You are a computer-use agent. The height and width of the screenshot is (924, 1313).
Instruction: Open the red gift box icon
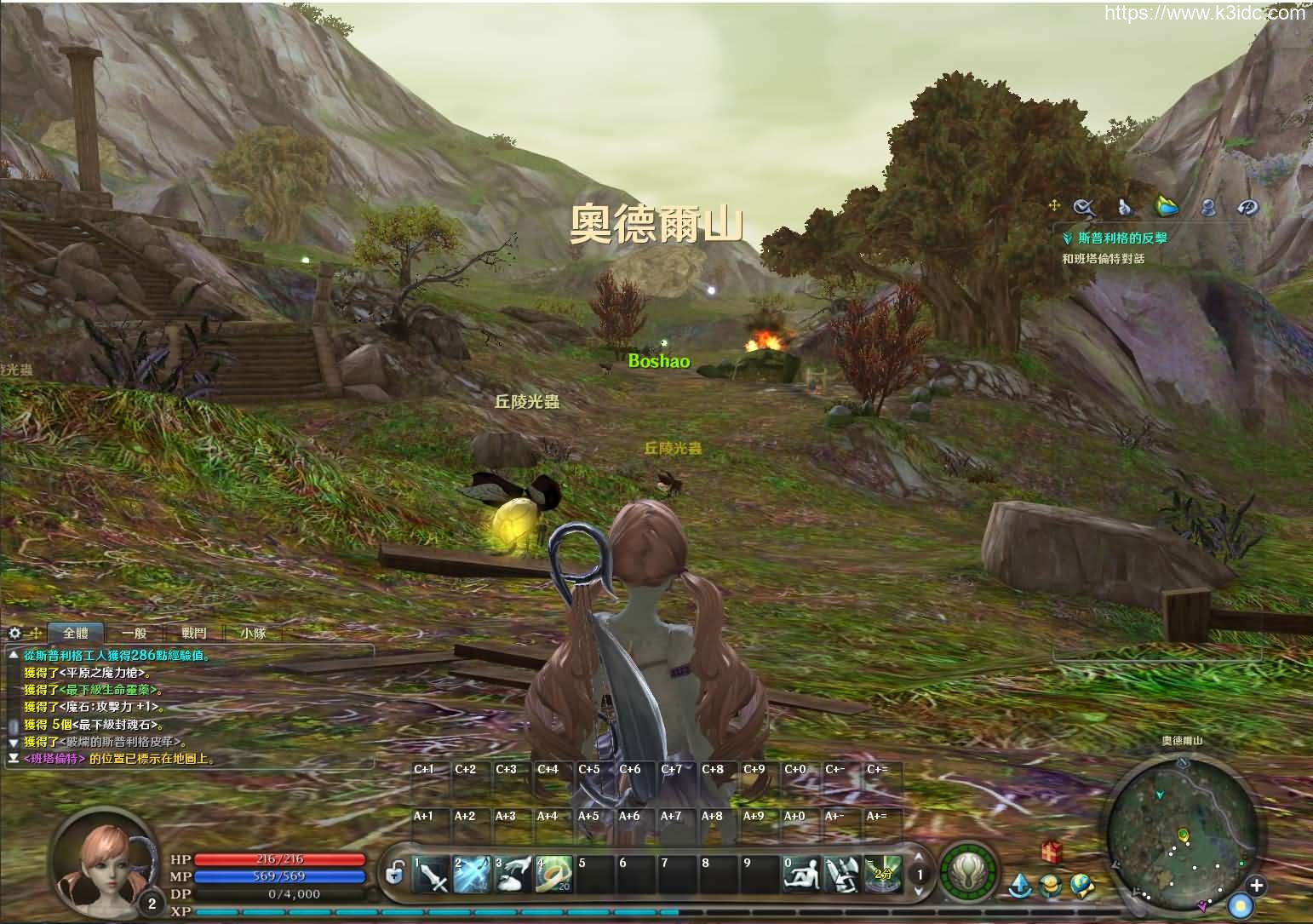(1051, 851)
